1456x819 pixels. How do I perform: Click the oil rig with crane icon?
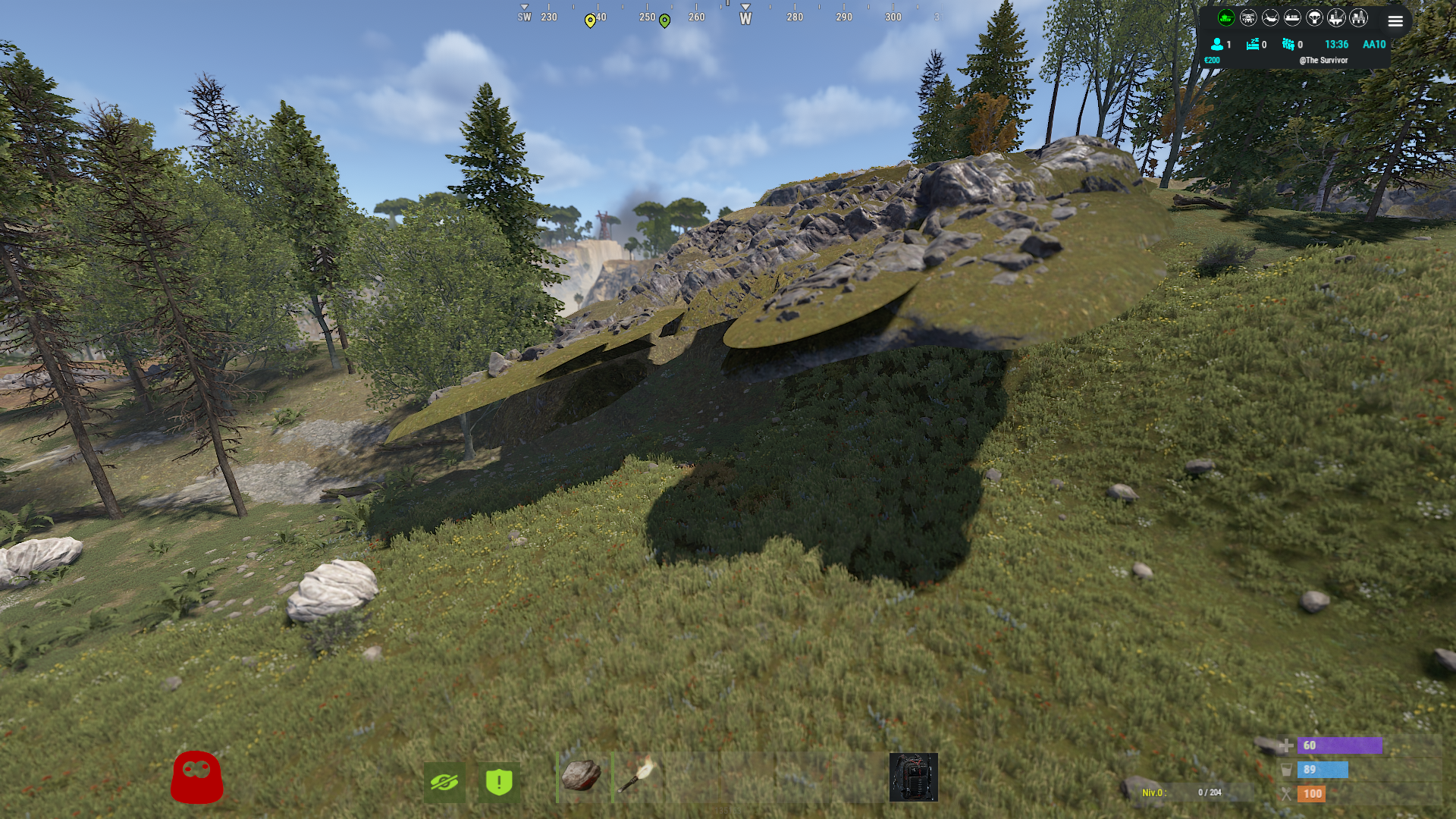click(x=1336, y=17)
